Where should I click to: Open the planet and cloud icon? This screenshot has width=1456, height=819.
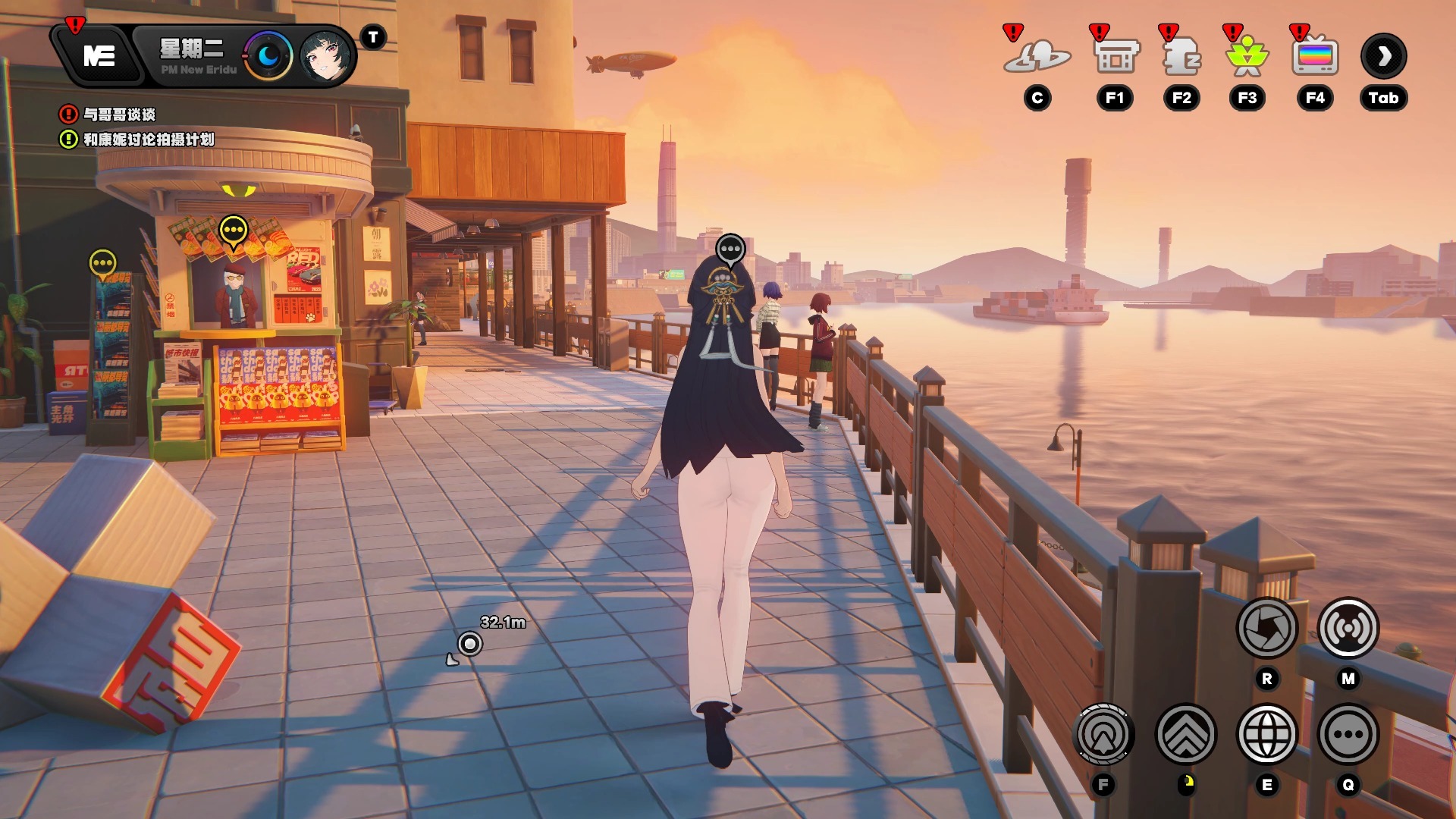point(1037,57)
